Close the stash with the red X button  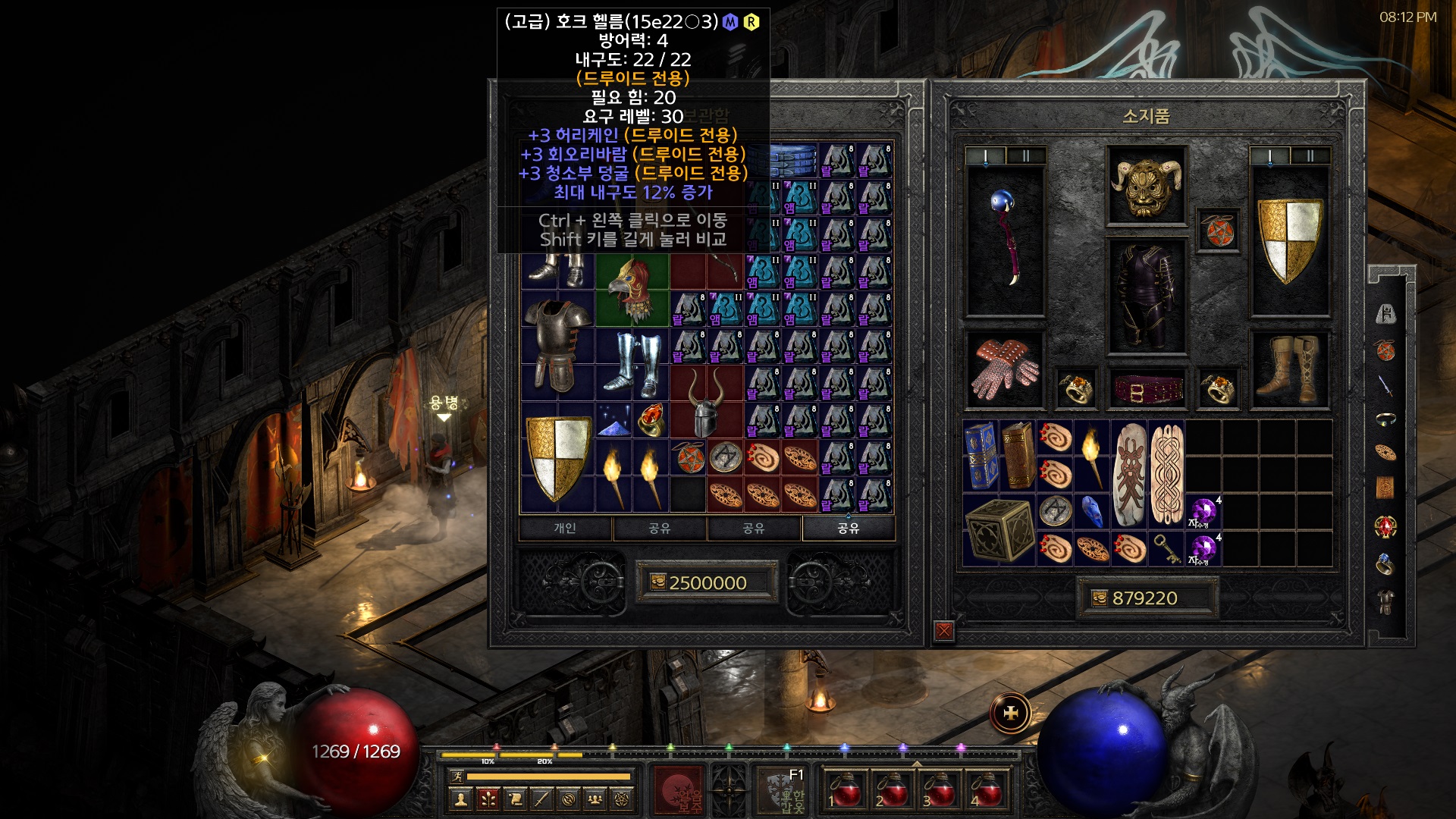point(944,630)
